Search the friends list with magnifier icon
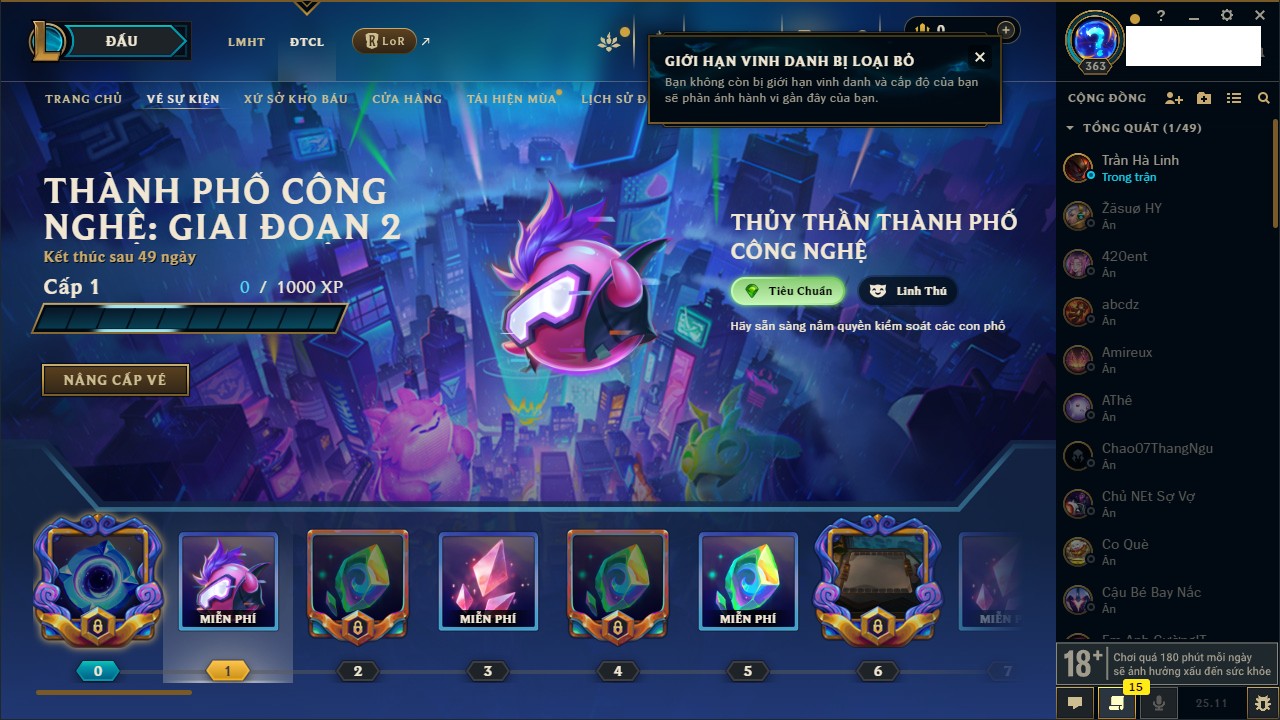 point(1264,98)
